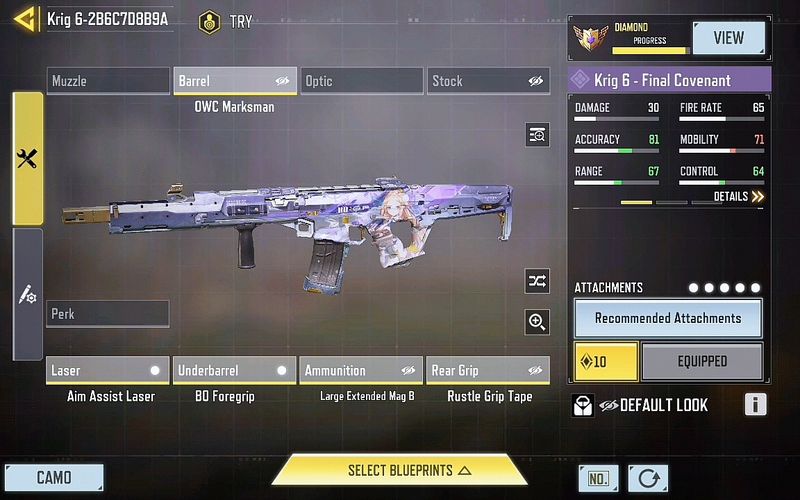Apply Recommended Attachments
Viewport: 800px width, 500px height.
coord(668,318)
